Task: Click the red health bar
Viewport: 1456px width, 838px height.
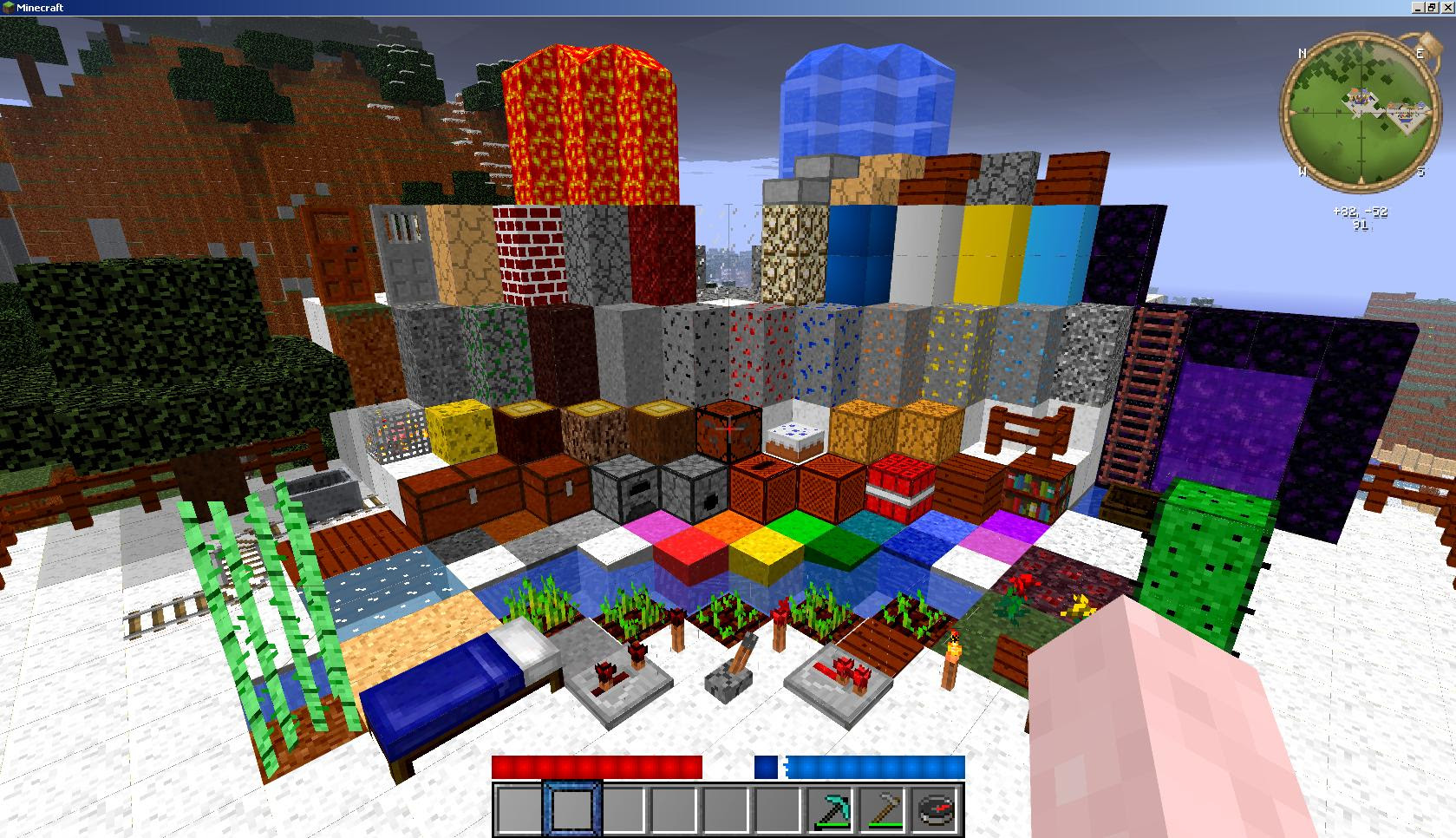Action: (594, 768)
